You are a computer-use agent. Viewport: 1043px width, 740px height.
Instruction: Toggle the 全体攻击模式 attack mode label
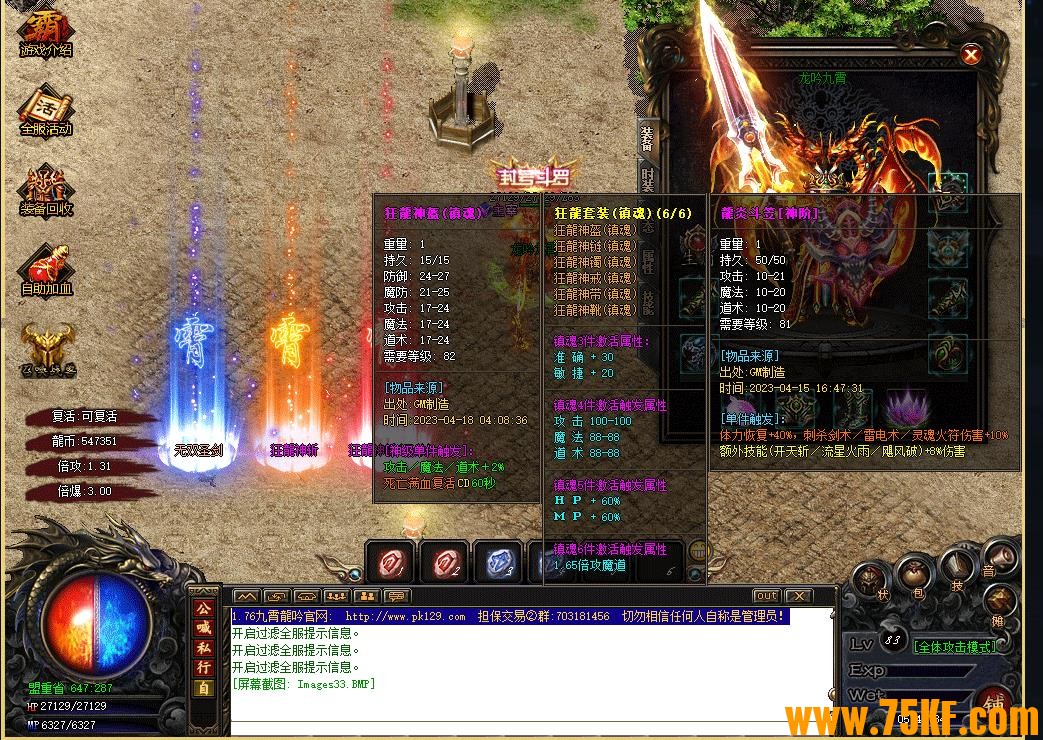tap(955, 647)
